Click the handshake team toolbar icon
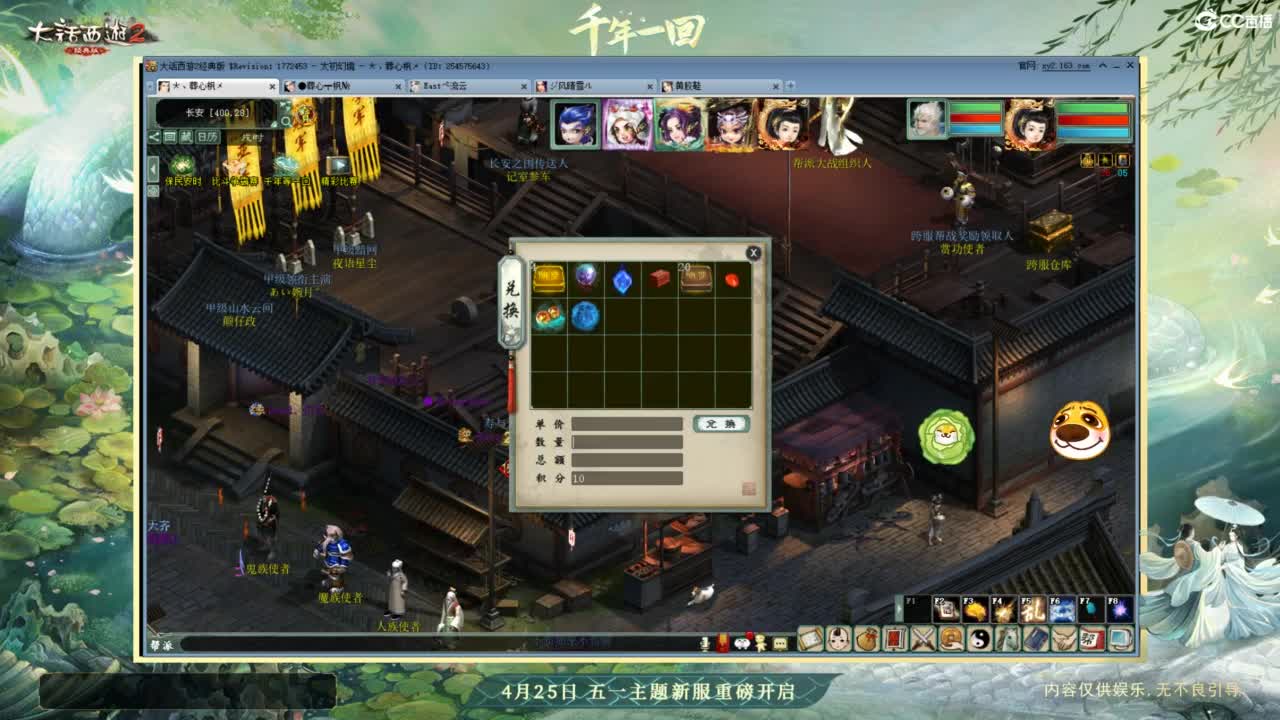 click(1064, 640)
